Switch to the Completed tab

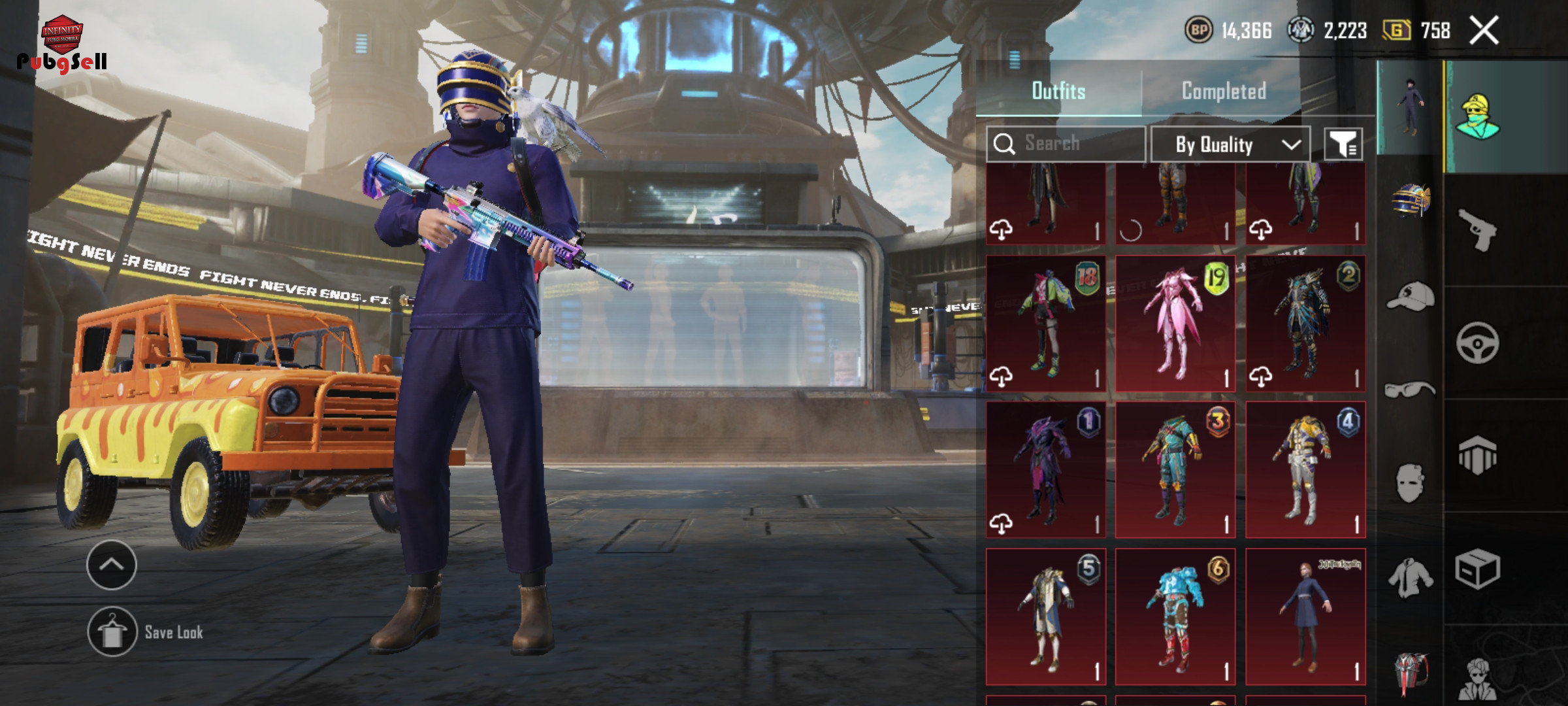pos(1223,91)
